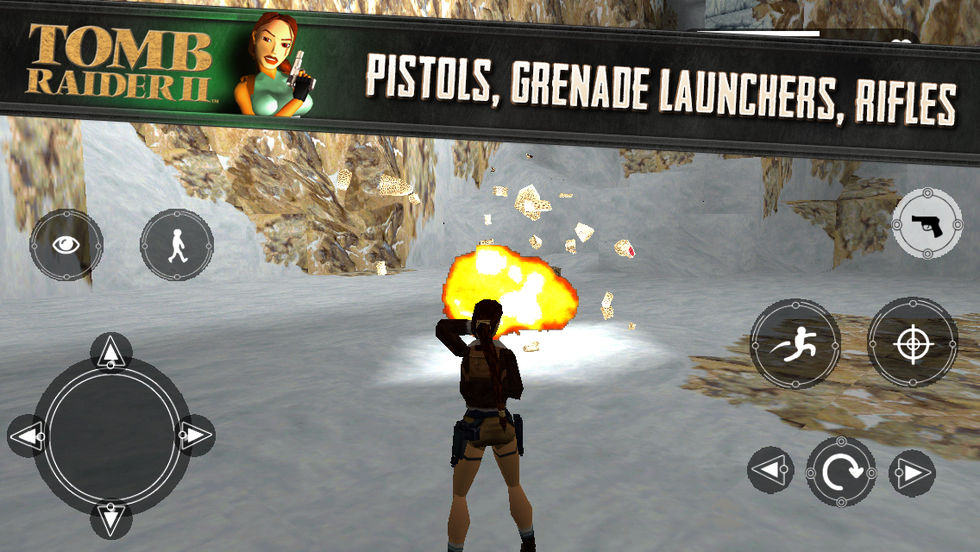Tap the crosshair fire button
Screen dimensions: 980x552
912,343
